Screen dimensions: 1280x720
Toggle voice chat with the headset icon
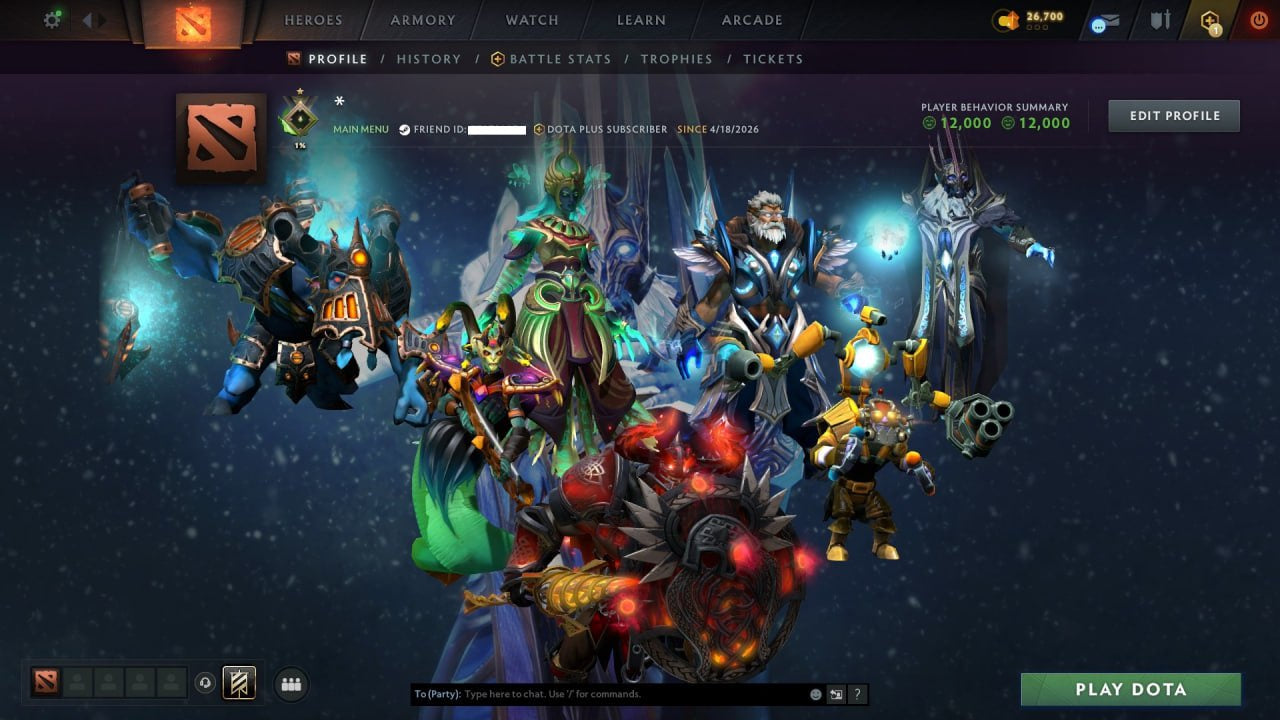point(207,683)
